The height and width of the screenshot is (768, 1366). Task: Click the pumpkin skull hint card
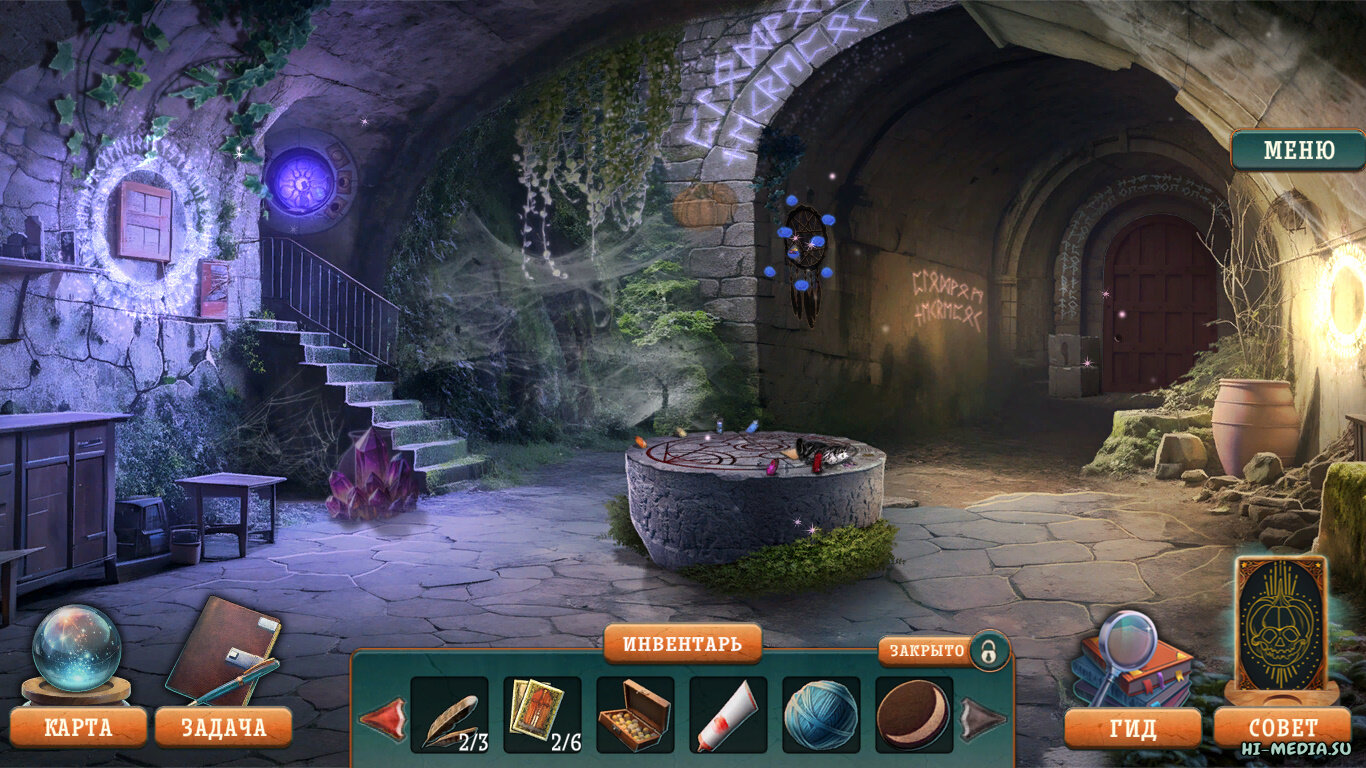coord(1281,624)
